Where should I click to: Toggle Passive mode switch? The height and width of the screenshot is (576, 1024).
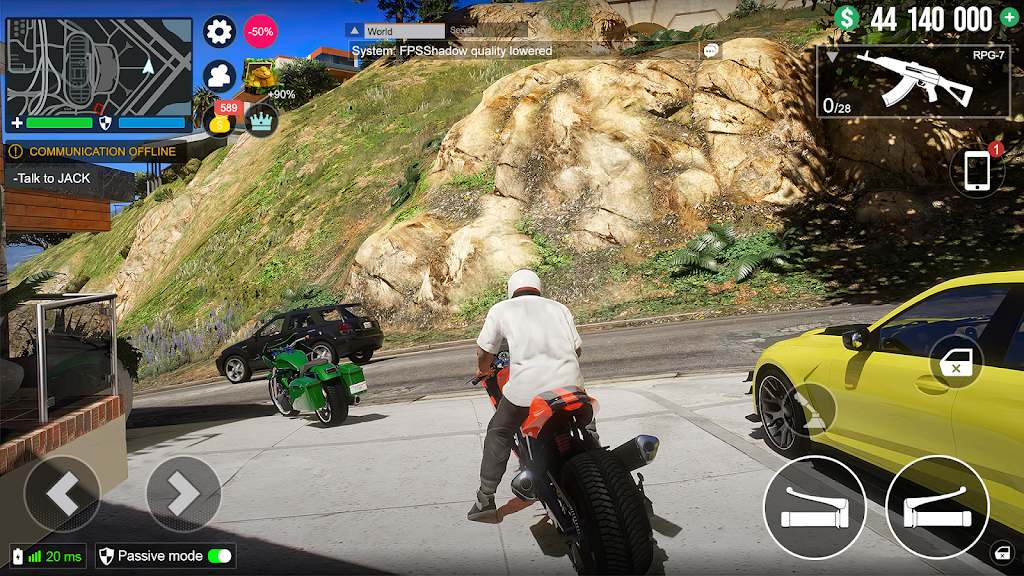click(219, 556)
